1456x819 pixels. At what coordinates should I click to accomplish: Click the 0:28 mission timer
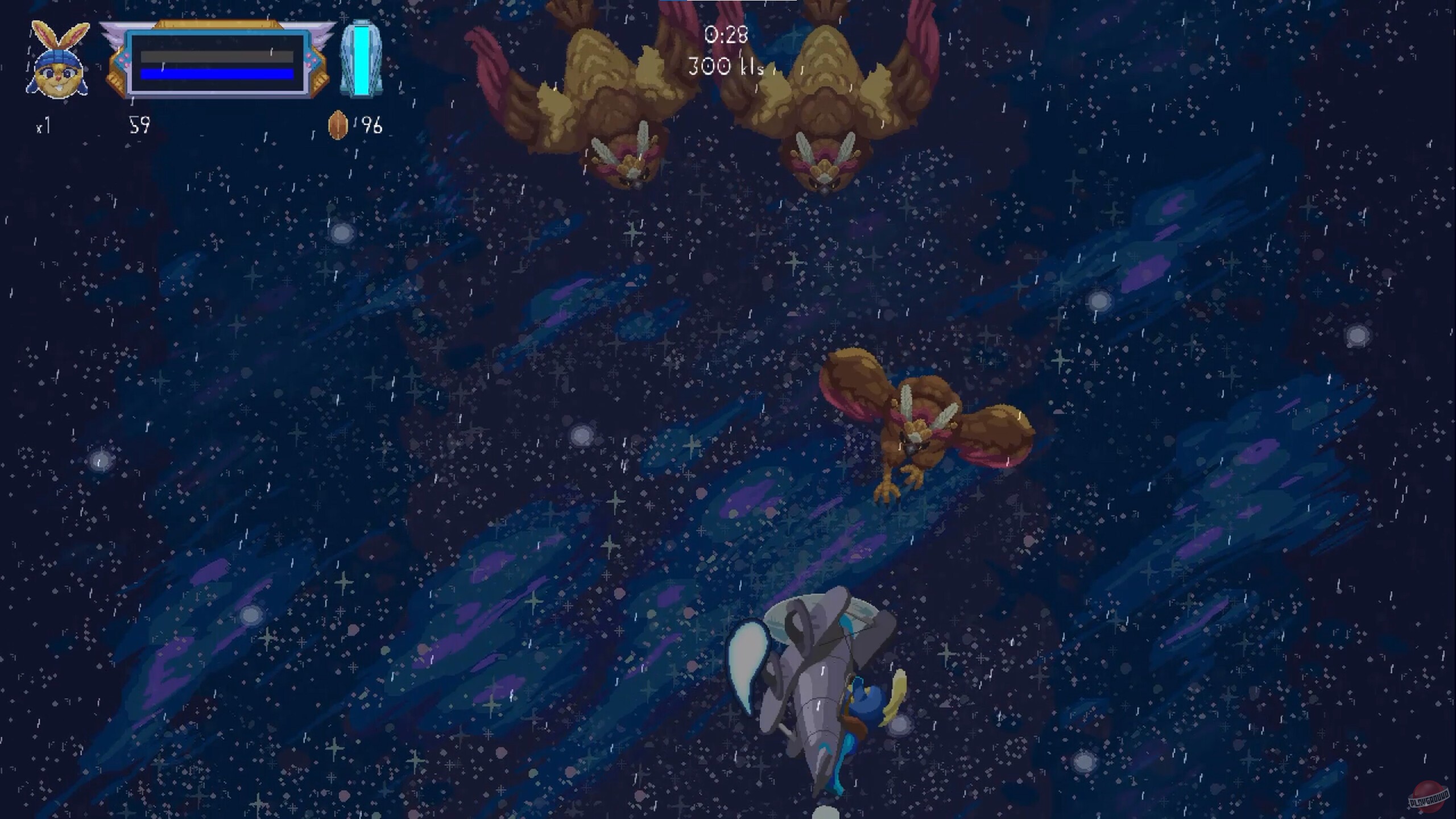(x=725, y=35)
